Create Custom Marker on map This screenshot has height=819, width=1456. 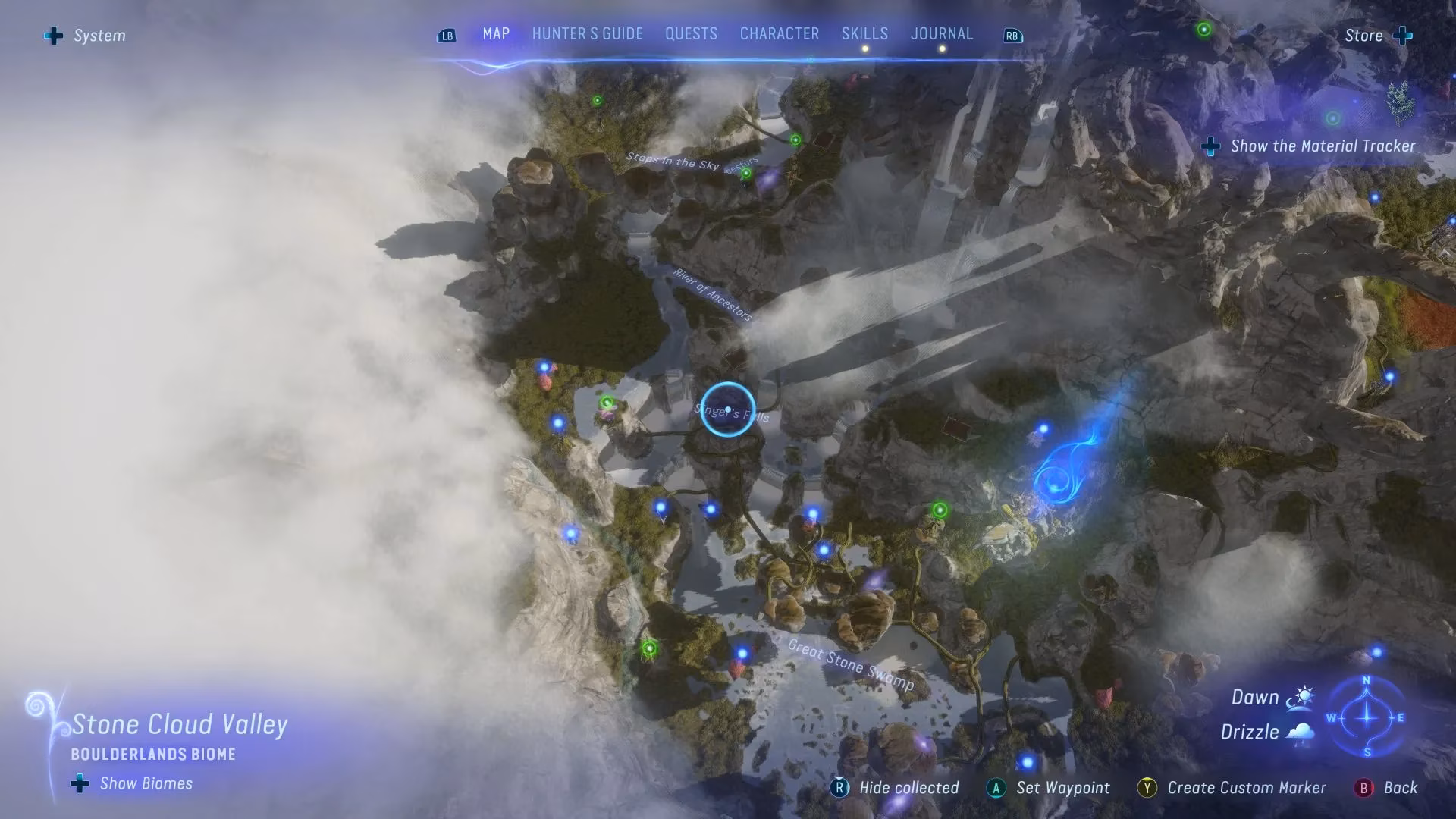point(1232,788)
